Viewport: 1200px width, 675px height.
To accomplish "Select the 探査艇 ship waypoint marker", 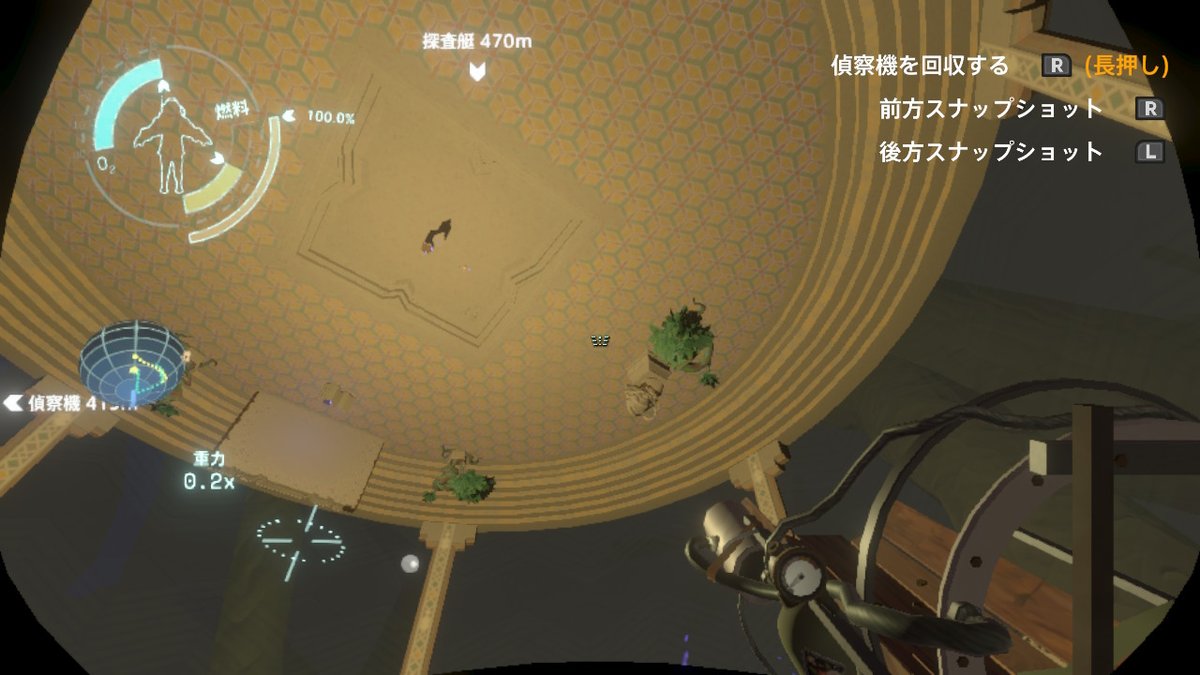I will tap(479, 70).
